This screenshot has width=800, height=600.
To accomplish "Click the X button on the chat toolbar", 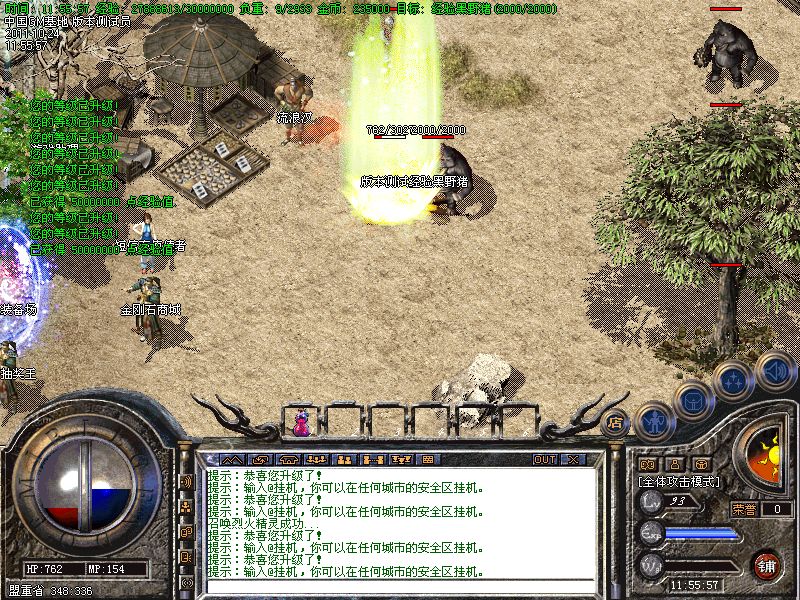I will 573,460.
